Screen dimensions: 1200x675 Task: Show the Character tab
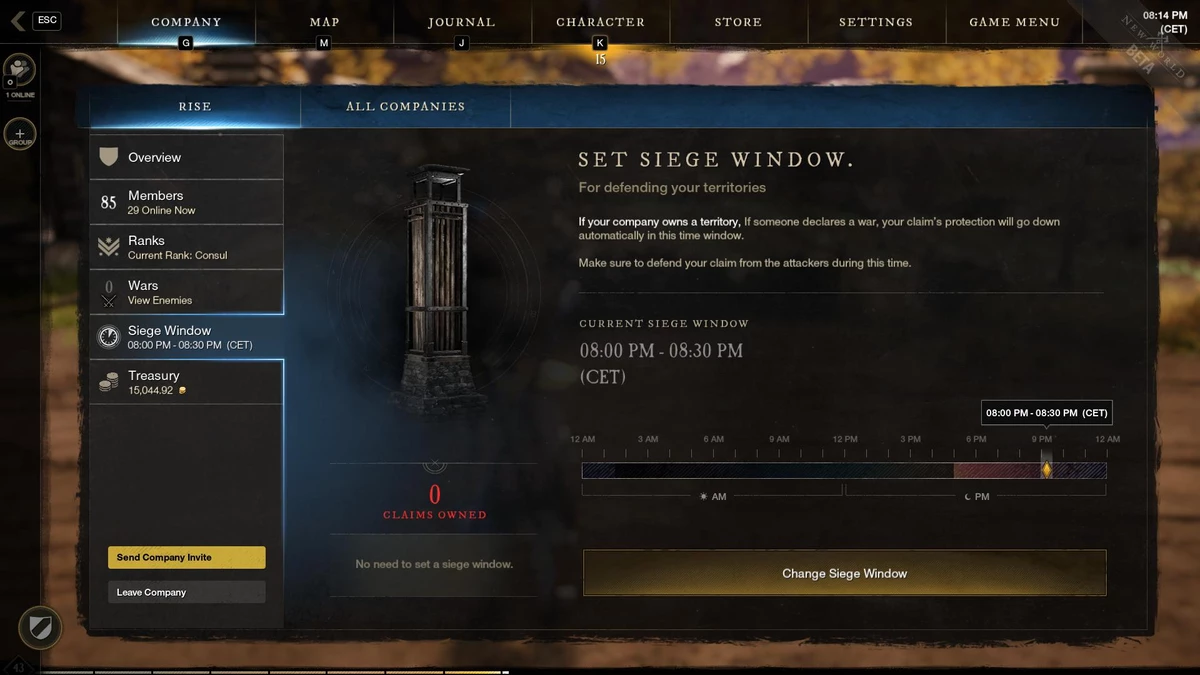tap(600, 22)
